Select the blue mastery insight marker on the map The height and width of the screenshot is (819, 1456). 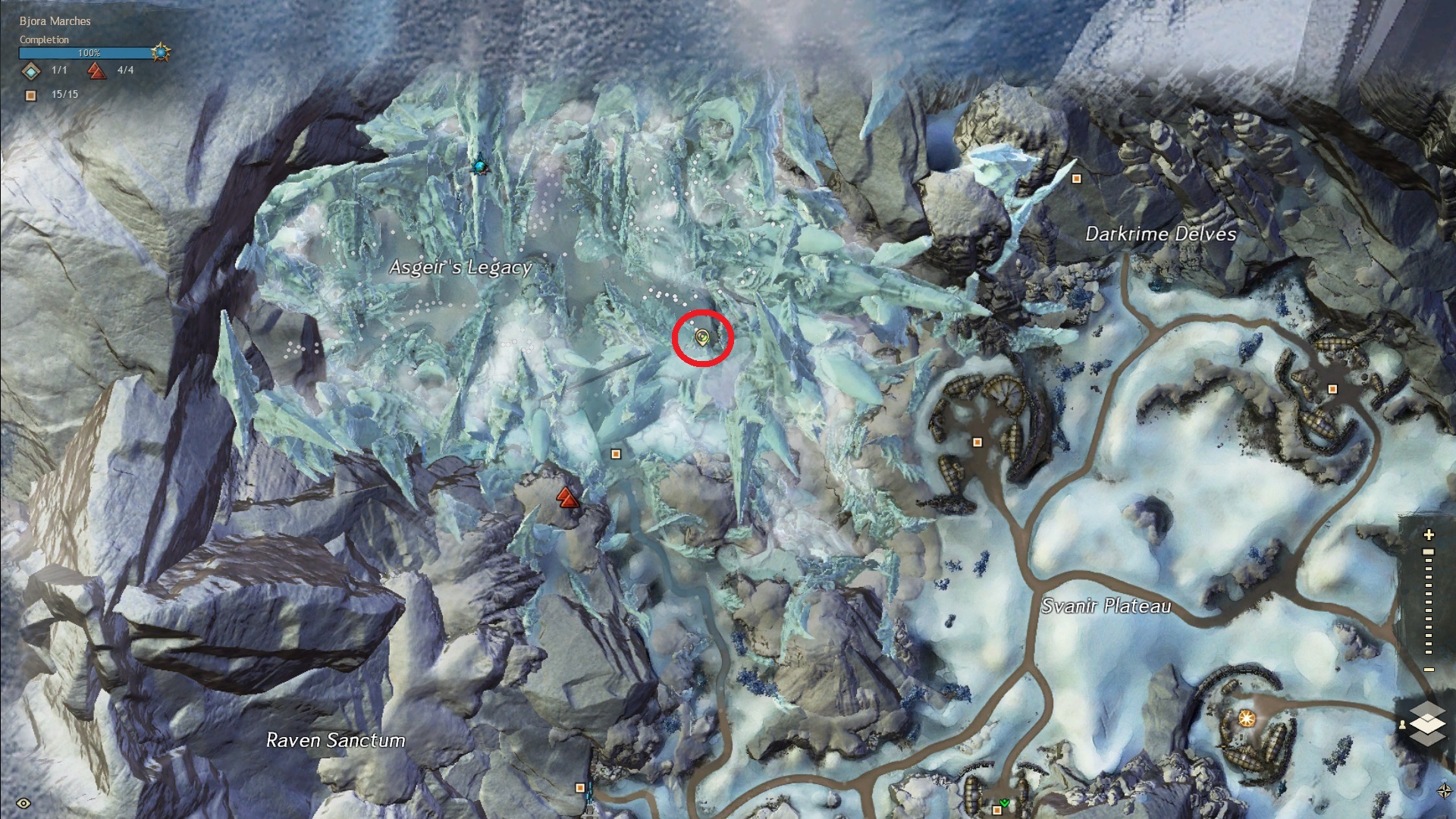click(479, 164)
